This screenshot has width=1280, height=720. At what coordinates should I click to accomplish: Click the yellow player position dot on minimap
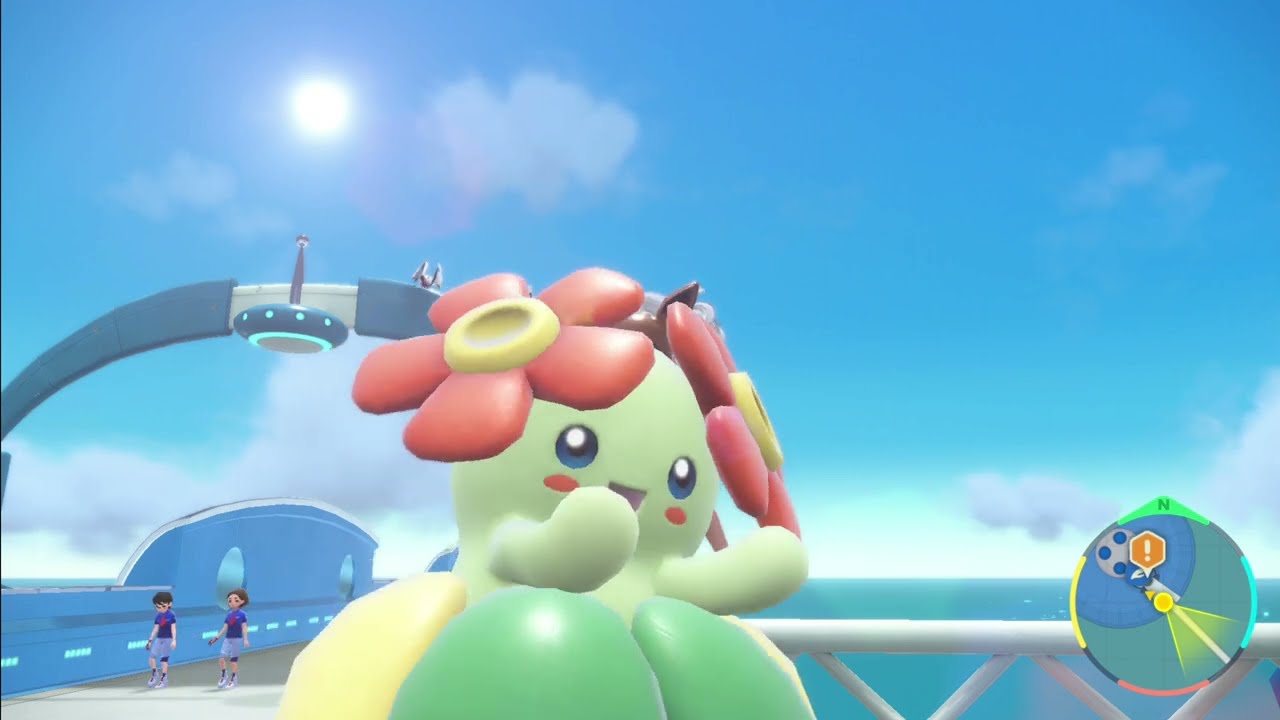[x=1164, y=603]
